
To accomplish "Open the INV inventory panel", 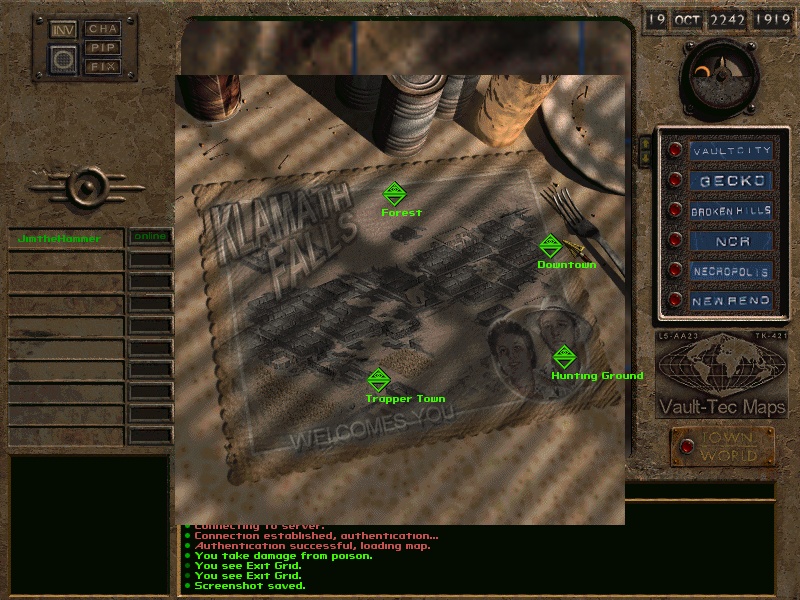I will (x=63, y=30).
